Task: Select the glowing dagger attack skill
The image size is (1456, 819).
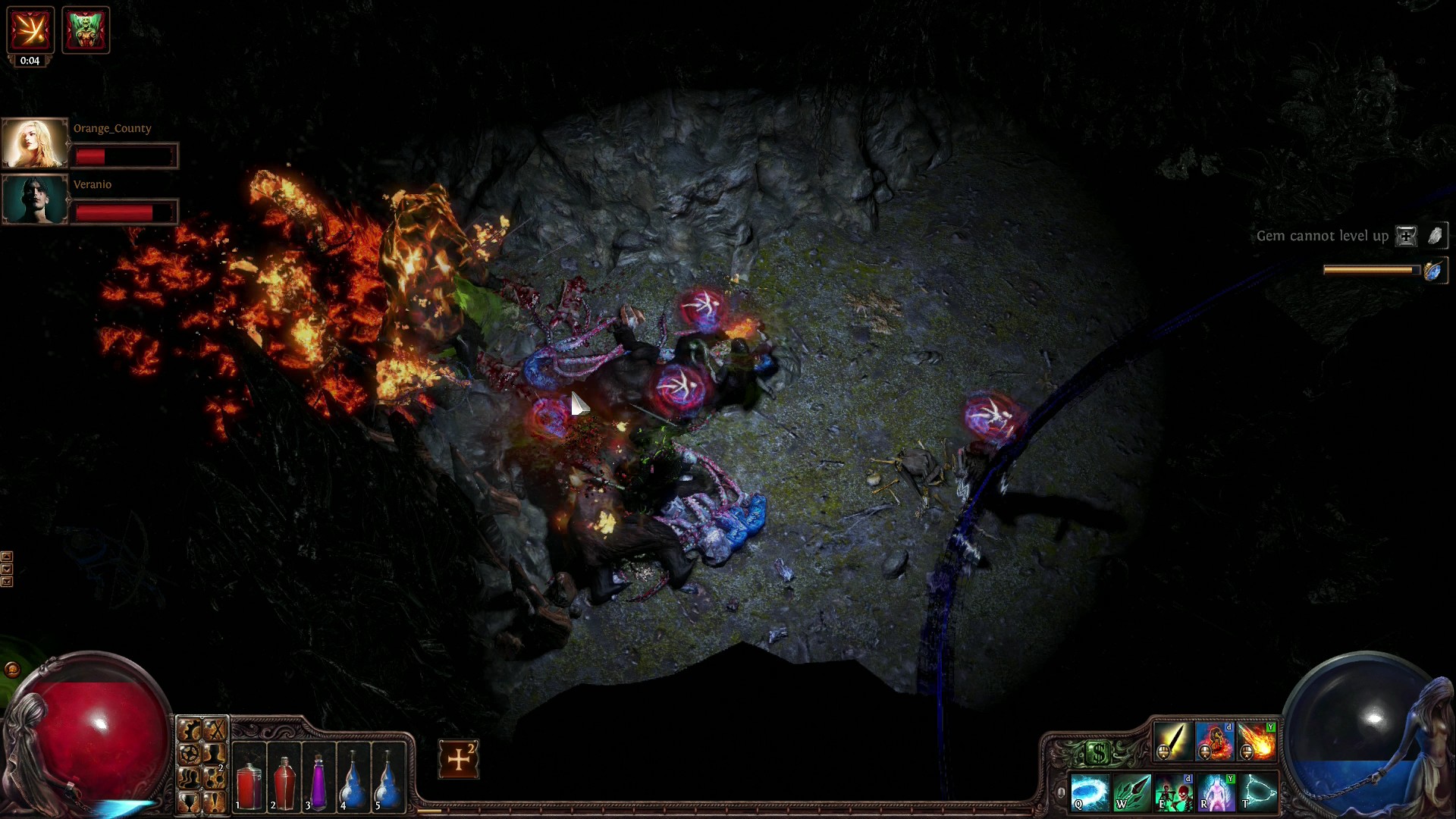Action: tap(1172, 741)
